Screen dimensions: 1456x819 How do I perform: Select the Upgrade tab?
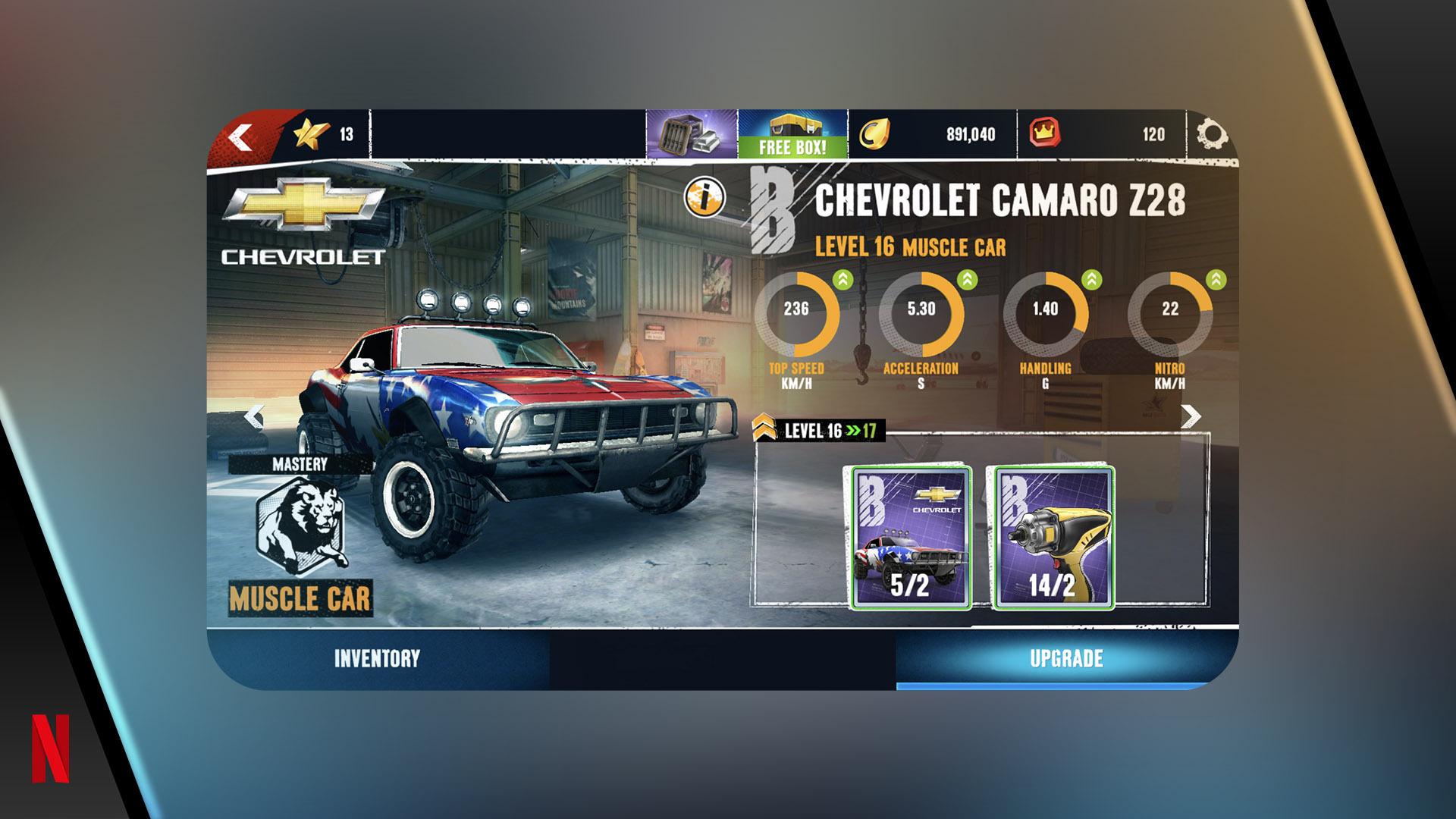(1065, 658)
